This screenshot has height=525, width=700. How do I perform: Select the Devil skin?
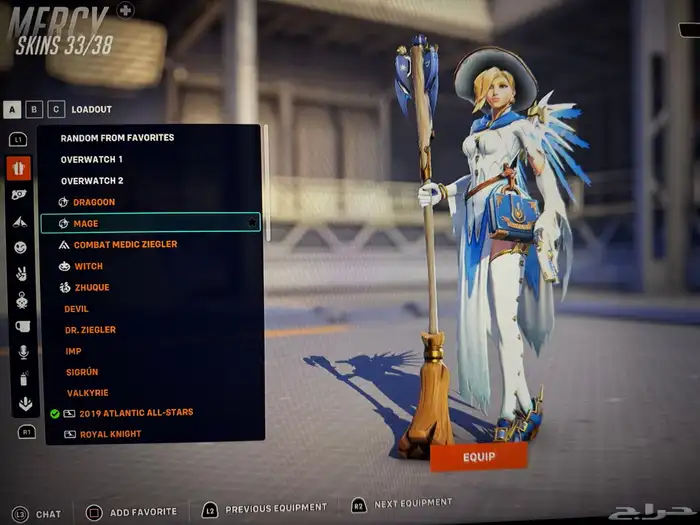[x=77, y=309]
